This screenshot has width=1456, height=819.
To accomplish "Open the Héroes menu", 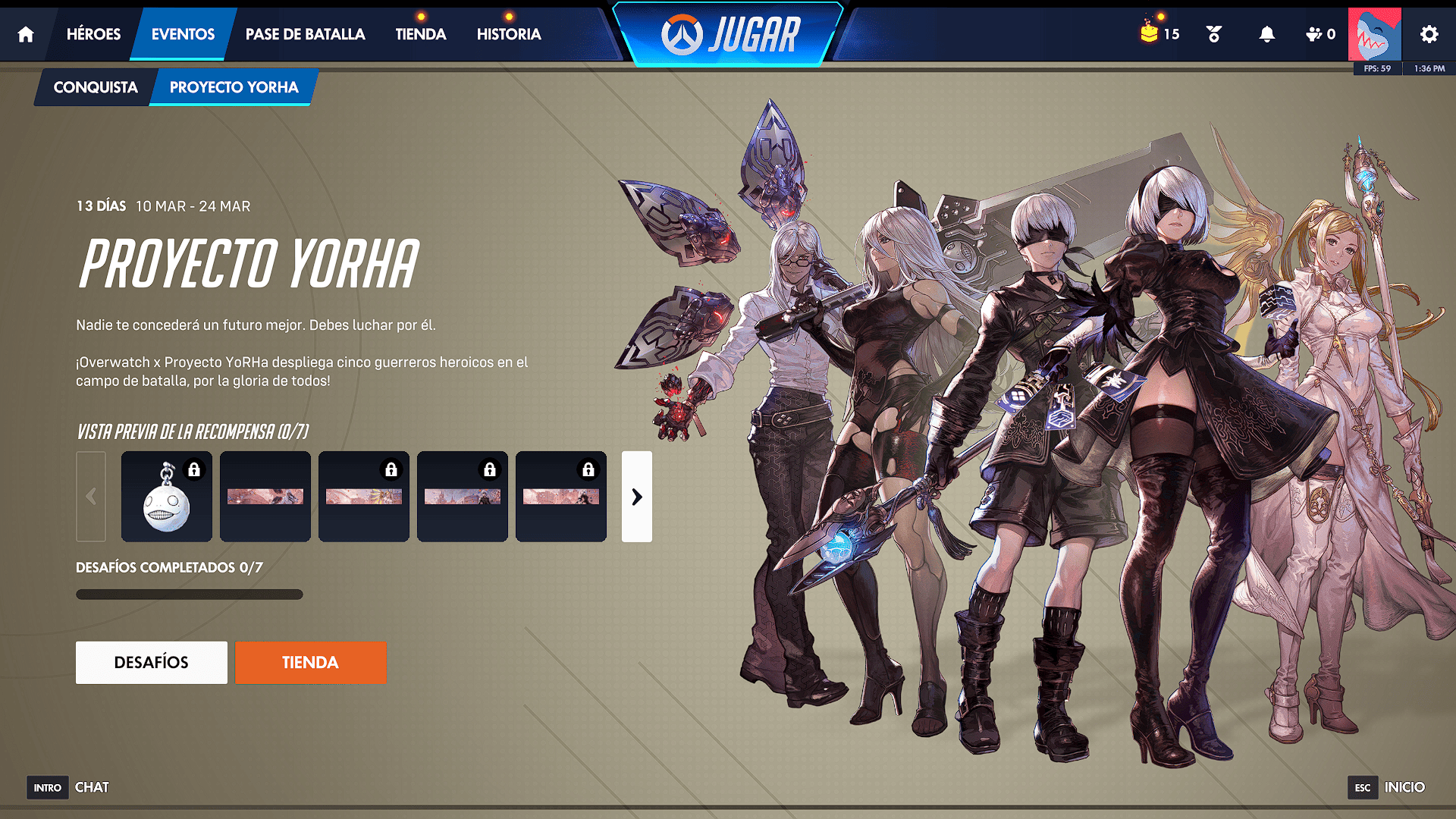I will [x=93, y=34].
